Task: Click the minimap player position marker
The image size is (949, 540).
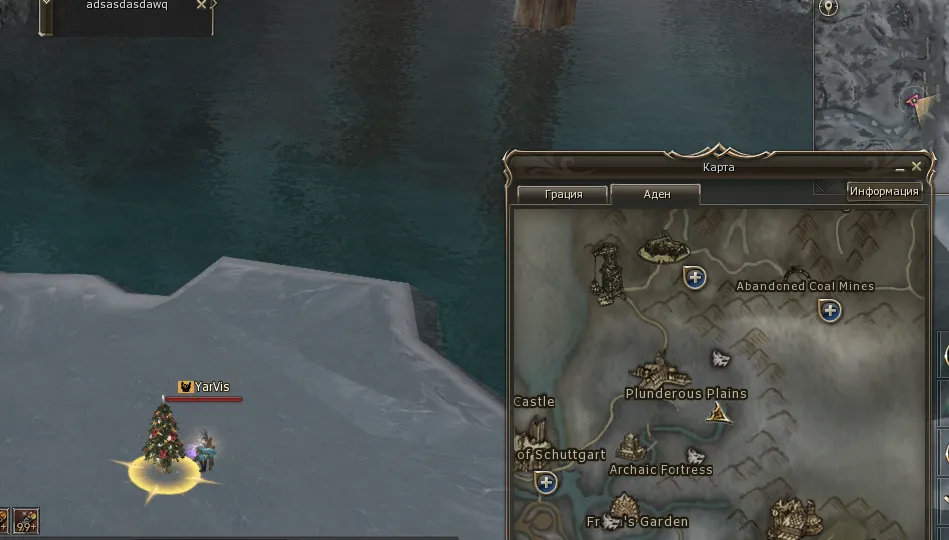Action: [914, 100]
